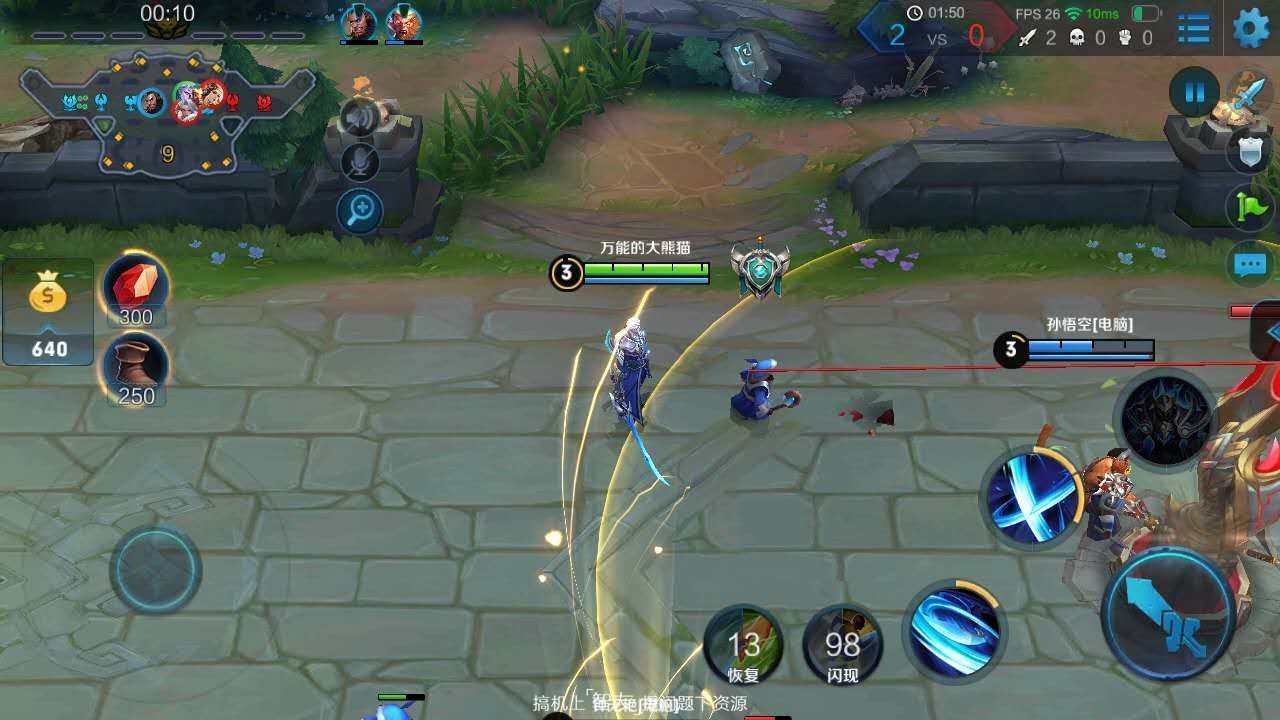1280x720 pixels.
Task: Open the shop via the gold bag
Action: [48, 312]
